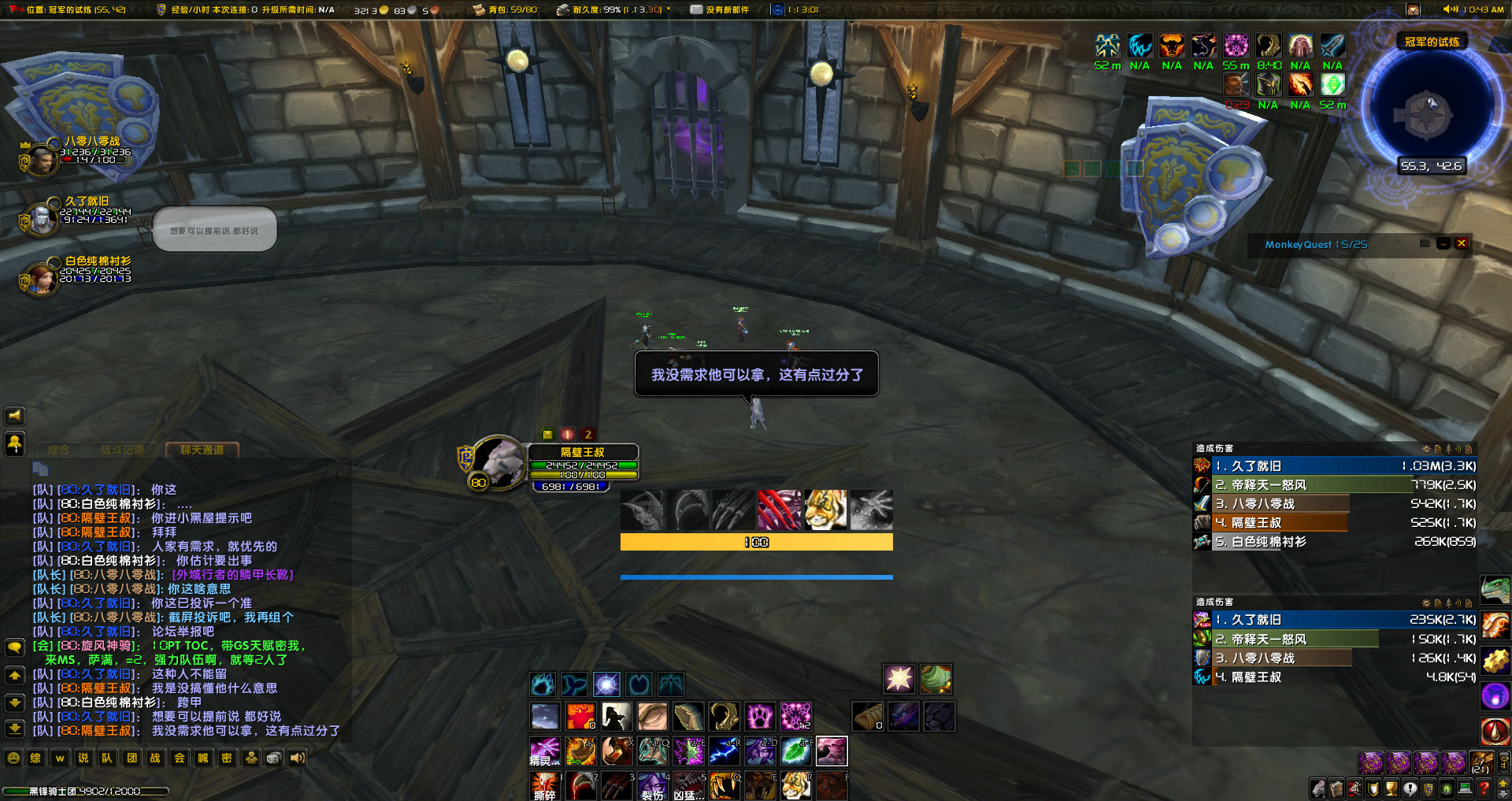Image resolution: width=1512 pixels, height=801 pixels.
Task: Toggle the voice speaker icon in the chat bar
Action: pos(296,758)
